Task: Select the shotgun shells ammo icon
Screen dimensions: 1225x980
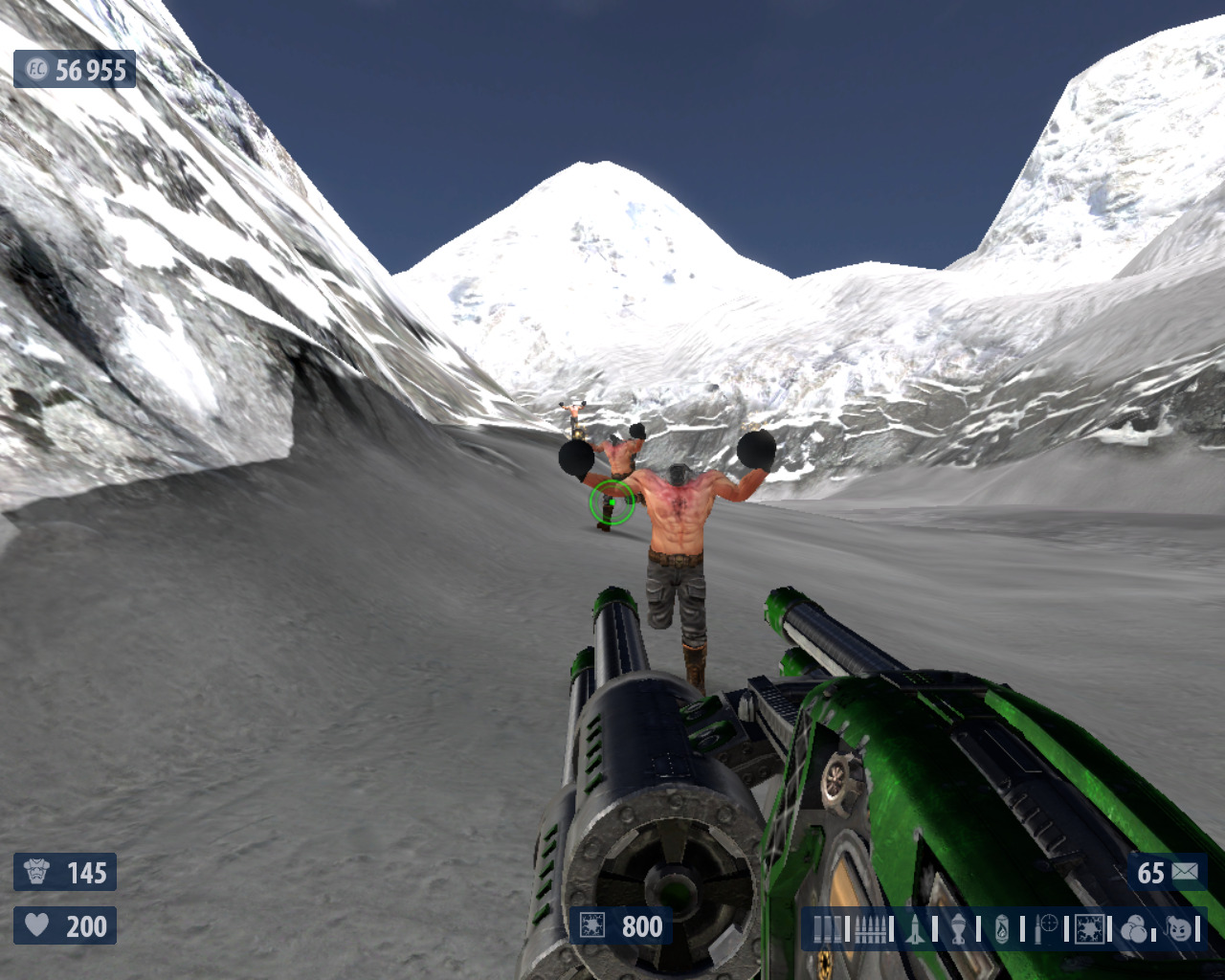Action: (x=829, y=929)
